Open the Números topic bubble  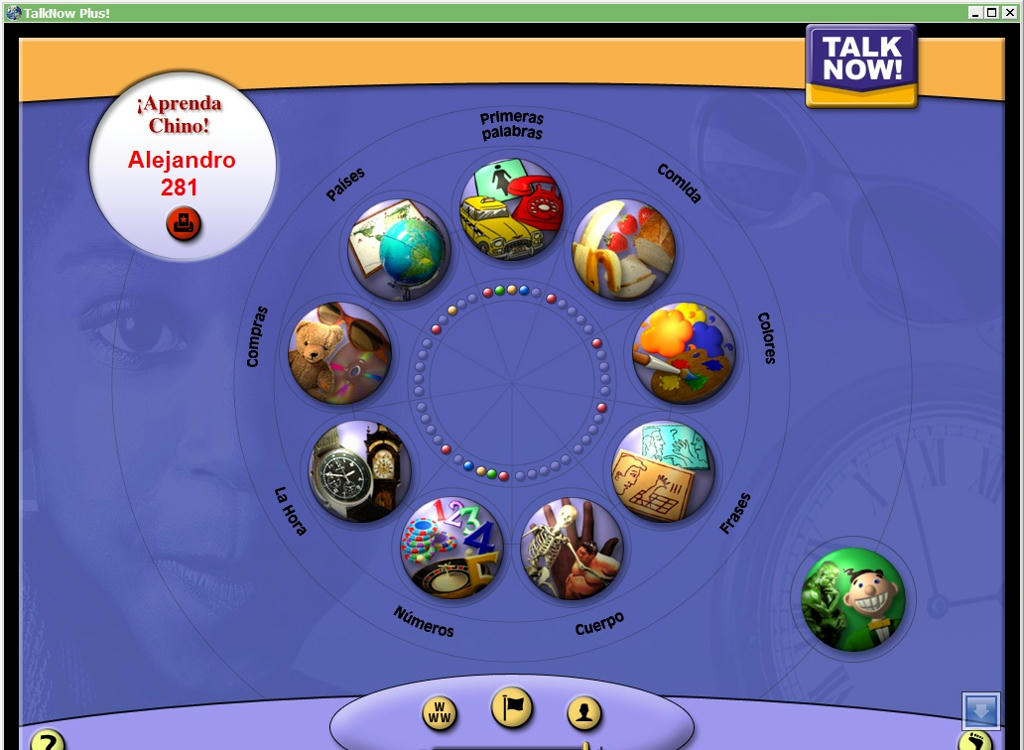click(x=451, y=546)
